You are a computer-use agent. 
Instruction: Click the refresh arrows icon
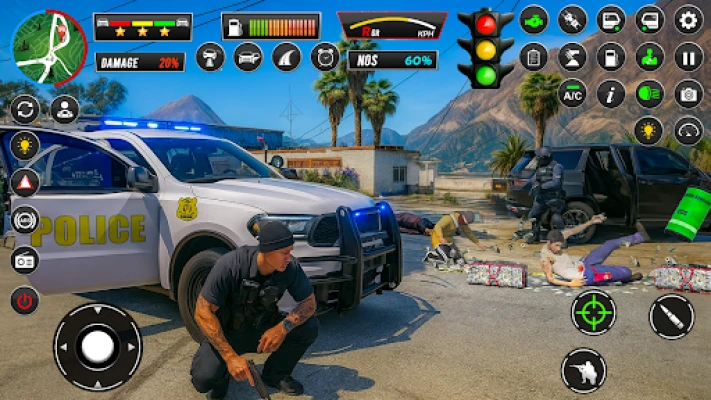pyautogui.click(x=24, y=109)
